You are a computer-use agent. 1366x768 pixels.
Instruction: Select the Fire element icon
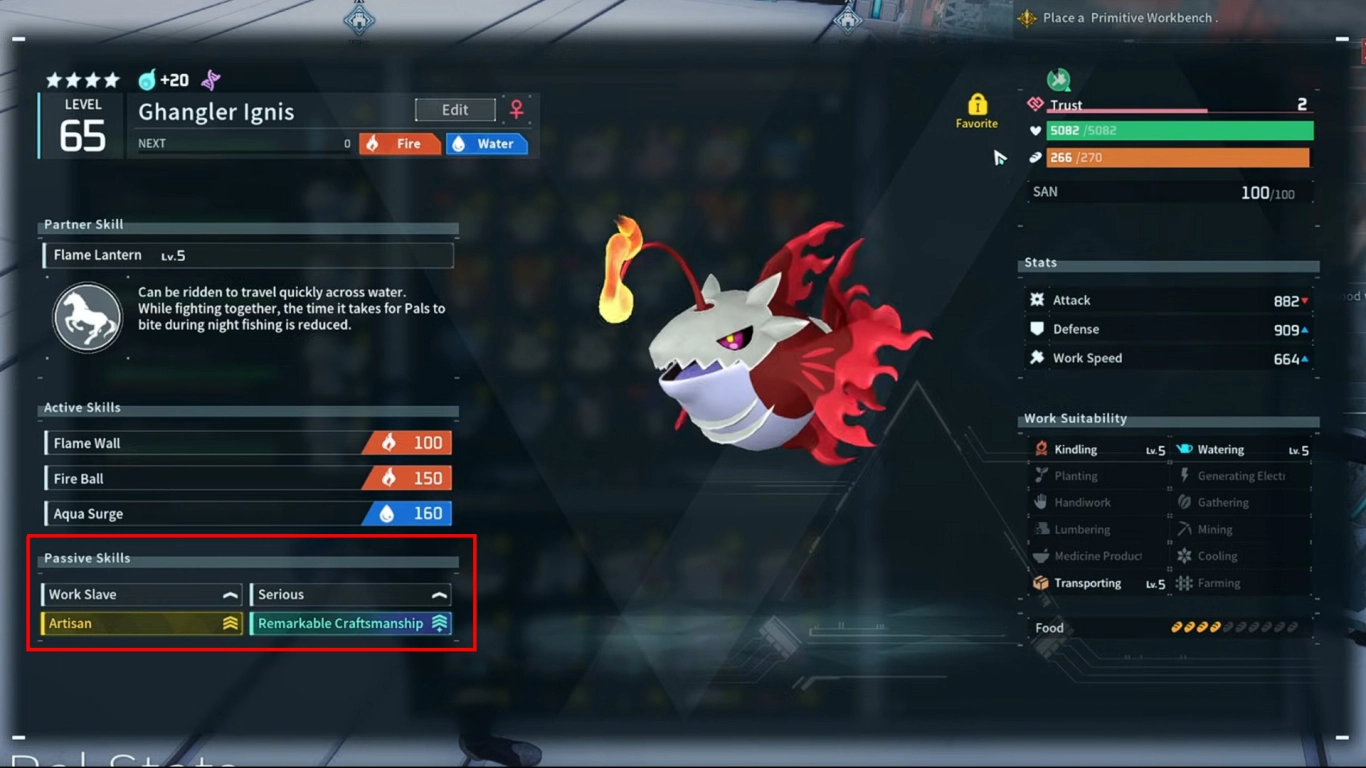[x=374, y=143]
